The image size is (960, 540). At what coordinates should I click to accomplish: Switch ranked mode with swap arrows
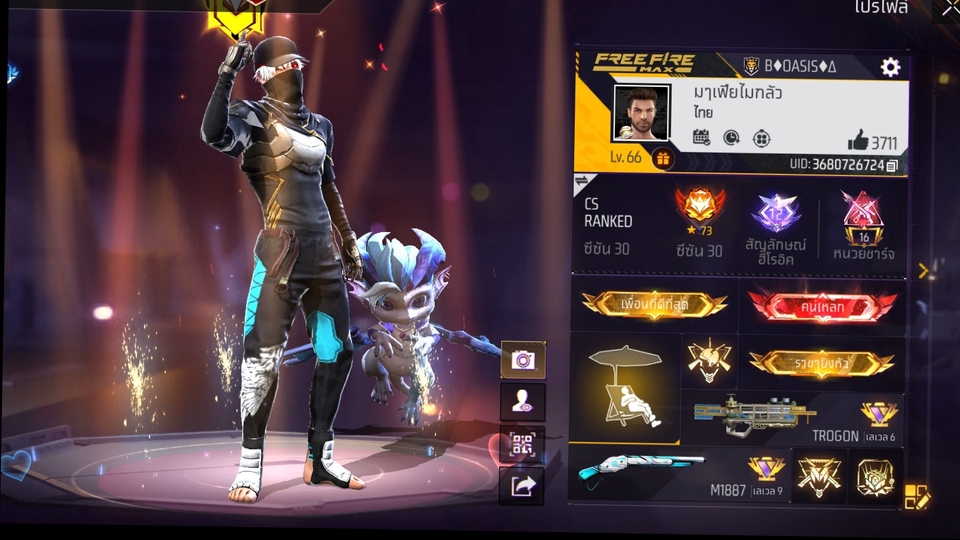[584, 182]
